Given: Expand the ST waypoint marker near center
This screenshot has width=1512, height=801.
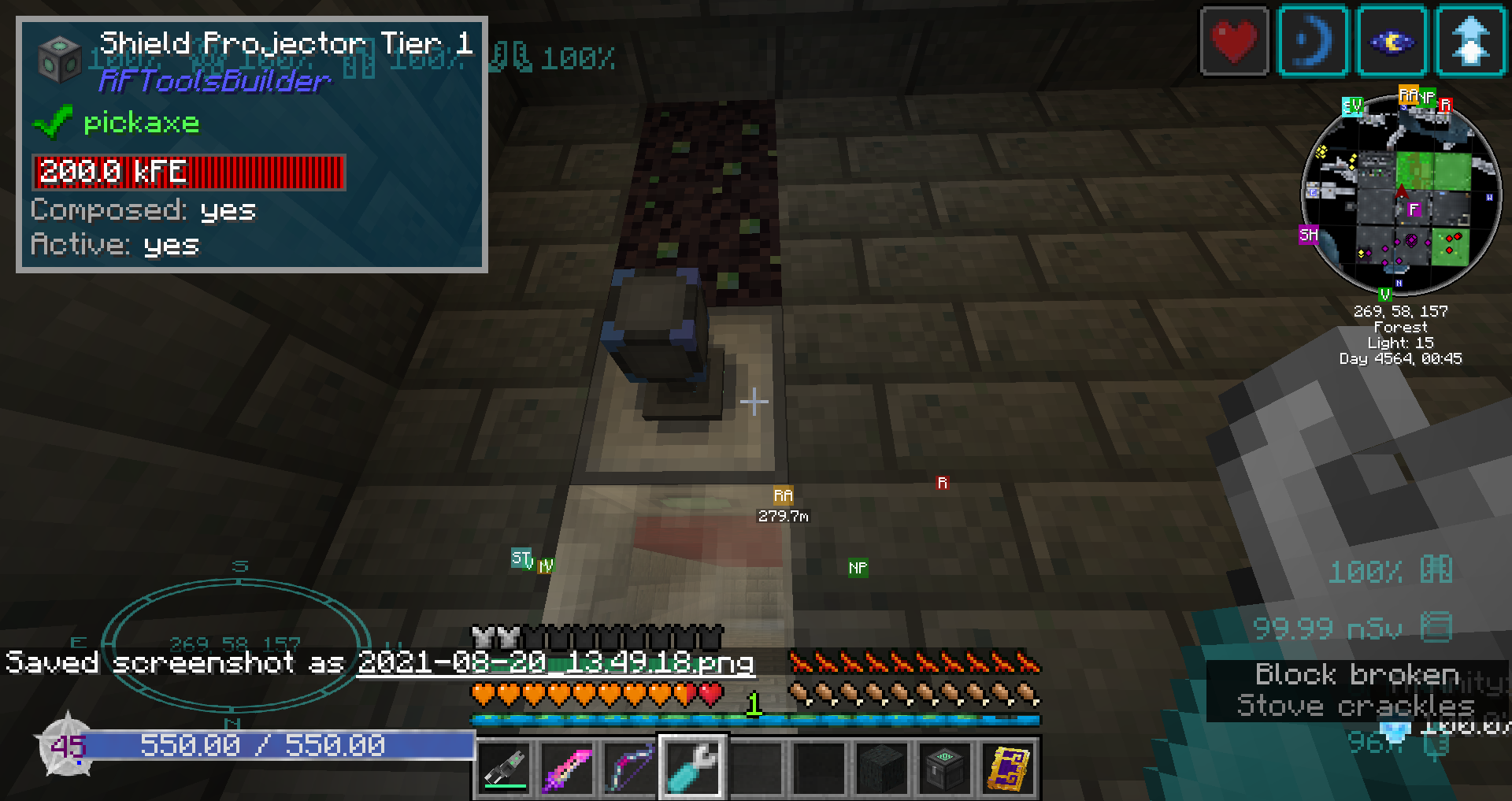Looking at the screenshot, I should click(x=521, y=558).
